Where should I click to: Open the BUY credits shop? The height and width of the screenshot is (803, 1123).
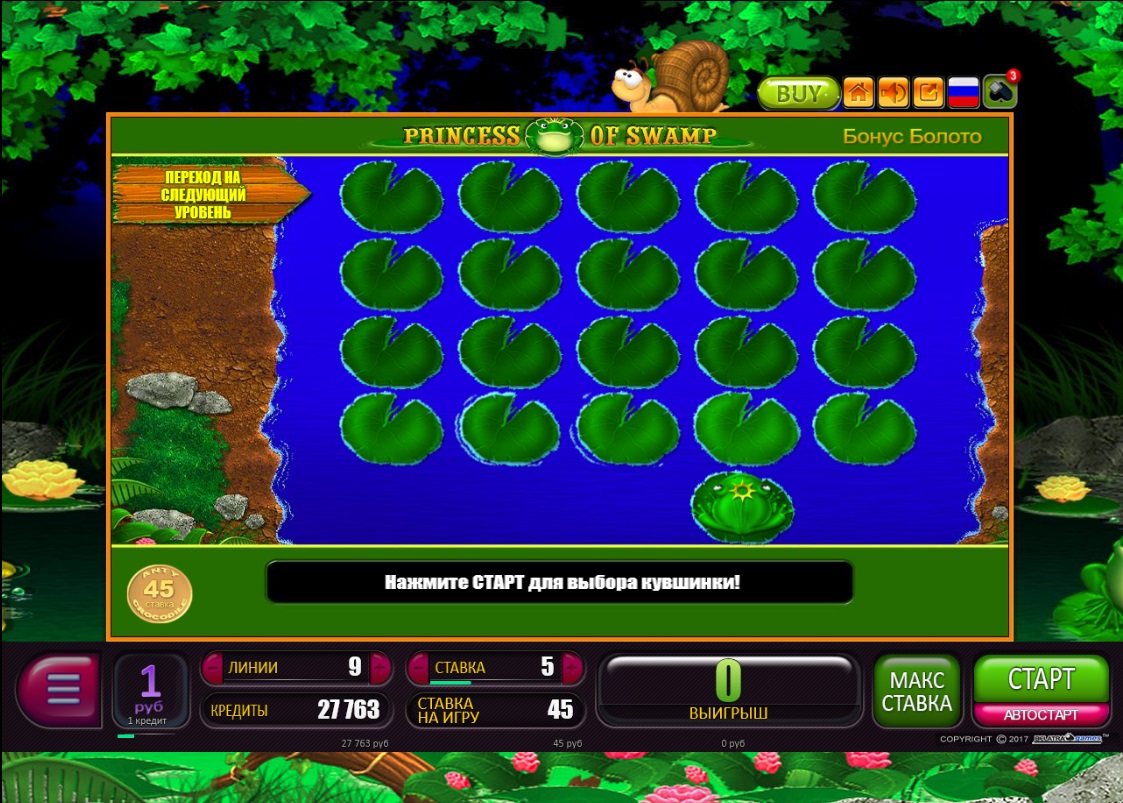tap(797, 94)
